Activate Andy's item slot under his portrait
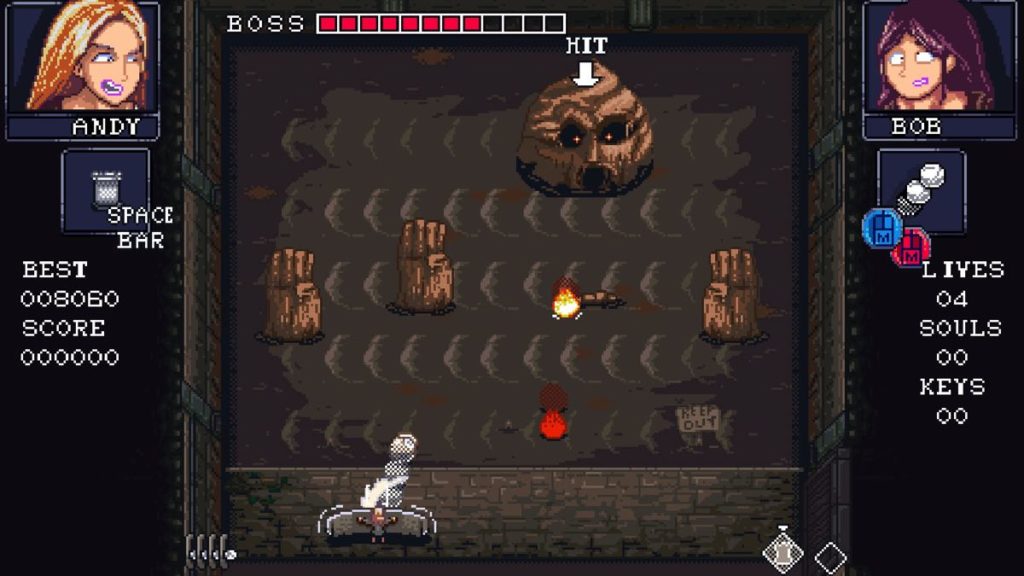The height and width of the screenshot is (576, 1024). (x=105, y=190)
